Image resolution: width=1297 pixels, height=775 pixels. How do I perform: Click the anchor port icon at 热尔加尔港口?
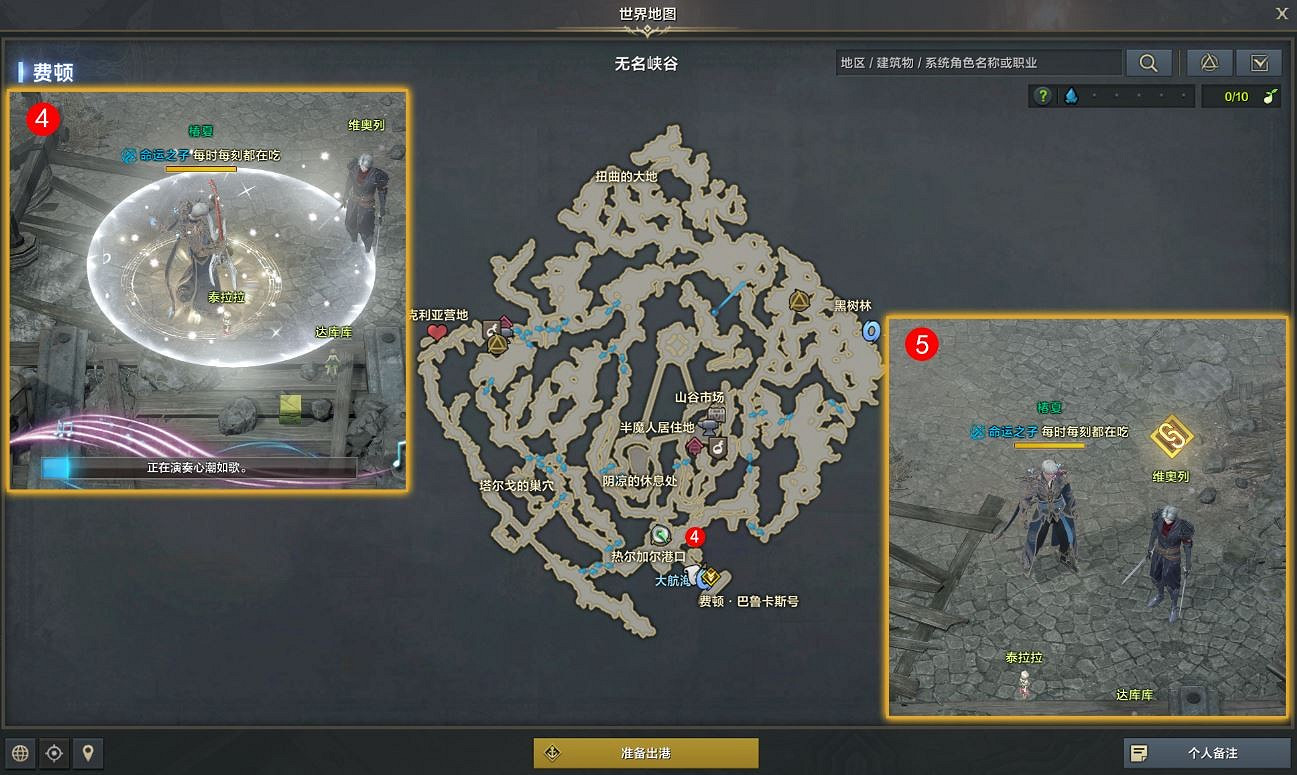[659, 536]
